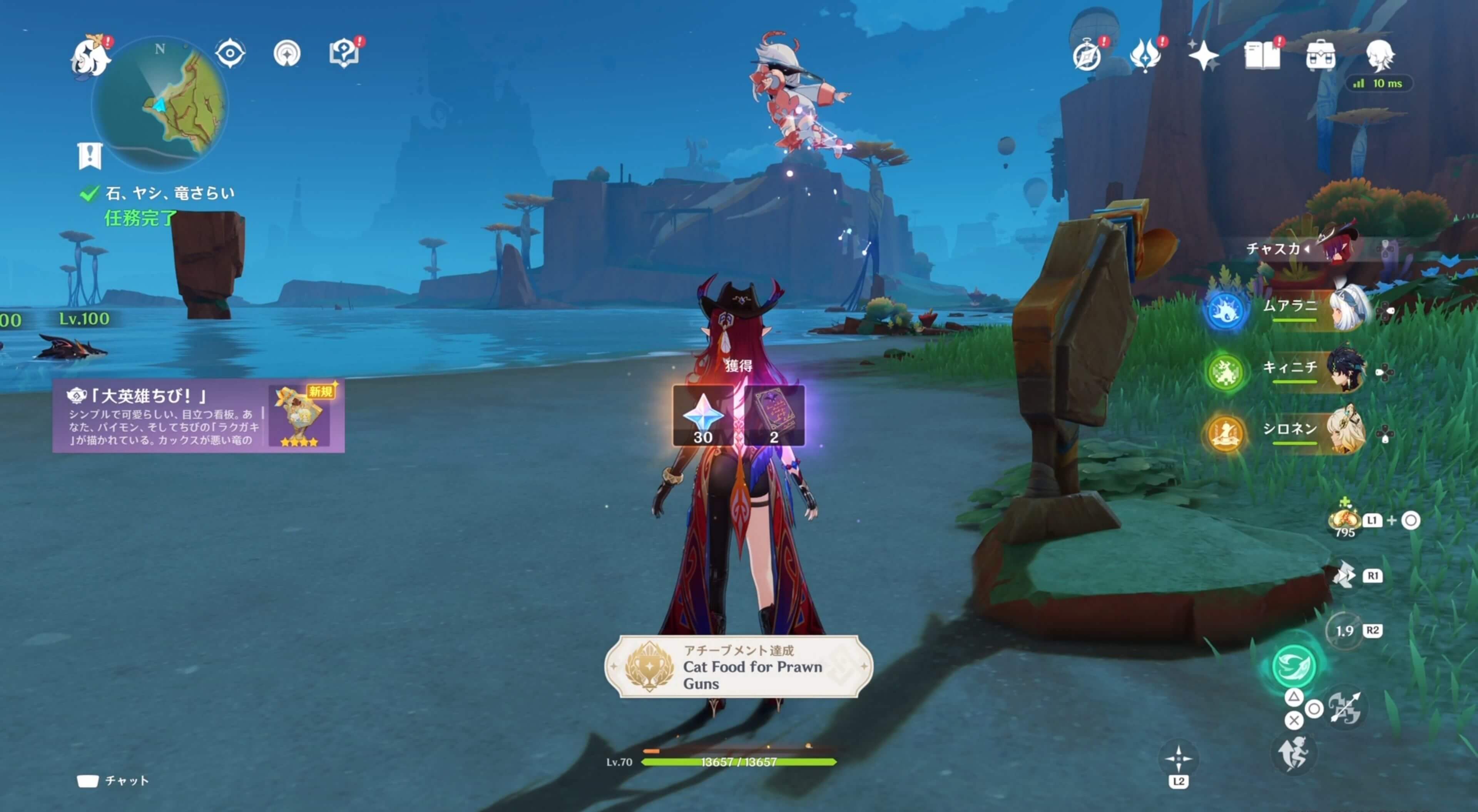The width and height of the screenshot is (1478, 812).
Task: Open the character profile head icon
Action: coord(1379,56)
